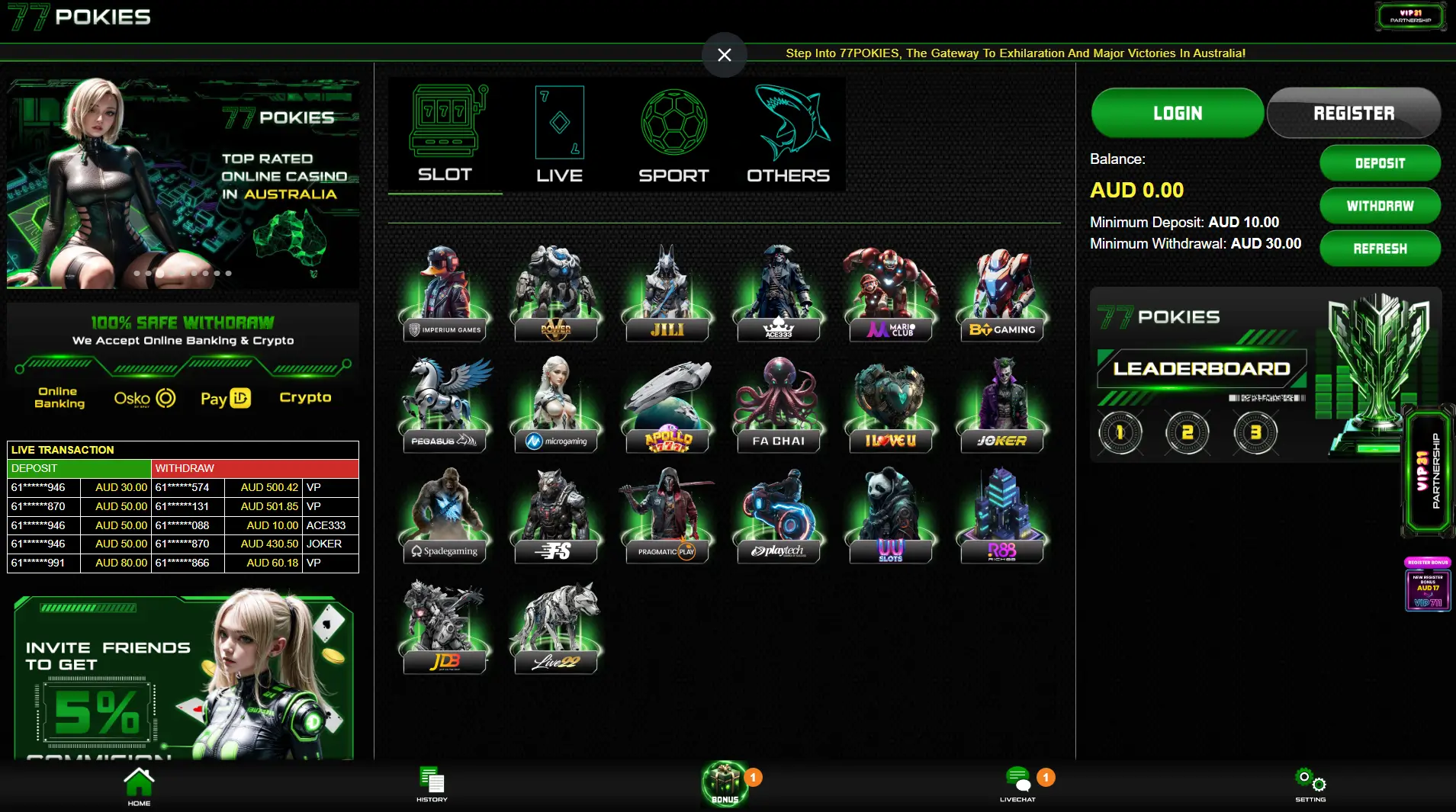Open the AUD17 register bonus popup
The width and height of the screenshot is (1456, 812).
[x=1428, y=587]
